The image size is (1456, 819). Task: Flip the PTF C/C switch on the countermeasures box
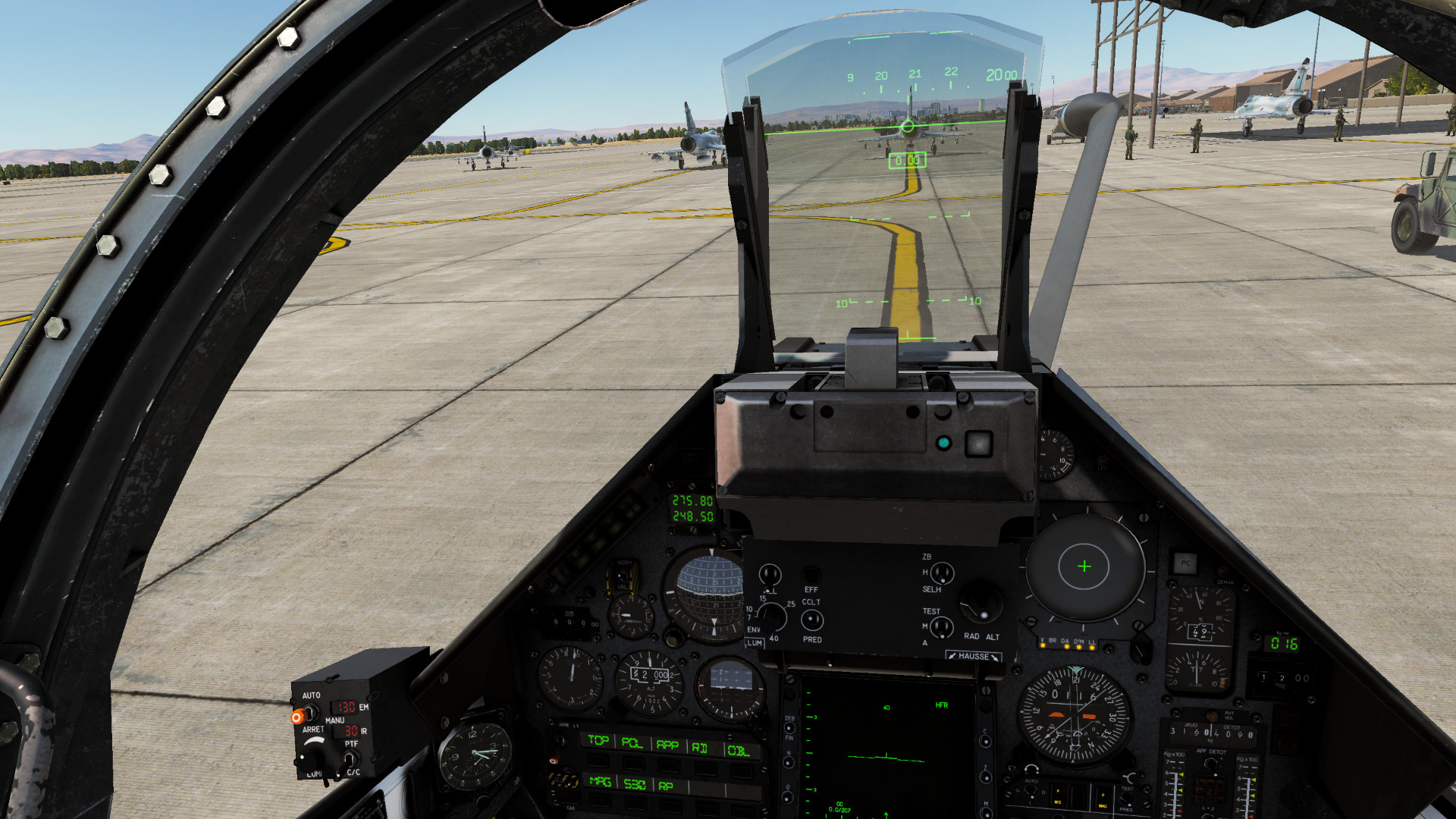tap(349, 758)
